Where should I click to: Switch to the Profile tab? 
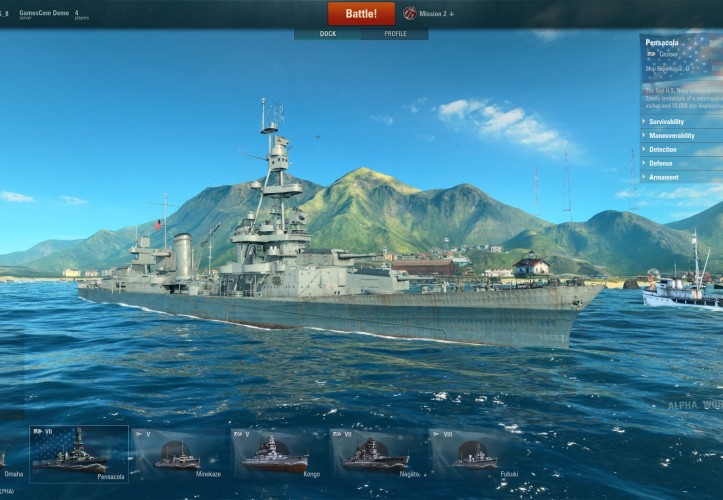pyautogui.click(x=395, y=34)
